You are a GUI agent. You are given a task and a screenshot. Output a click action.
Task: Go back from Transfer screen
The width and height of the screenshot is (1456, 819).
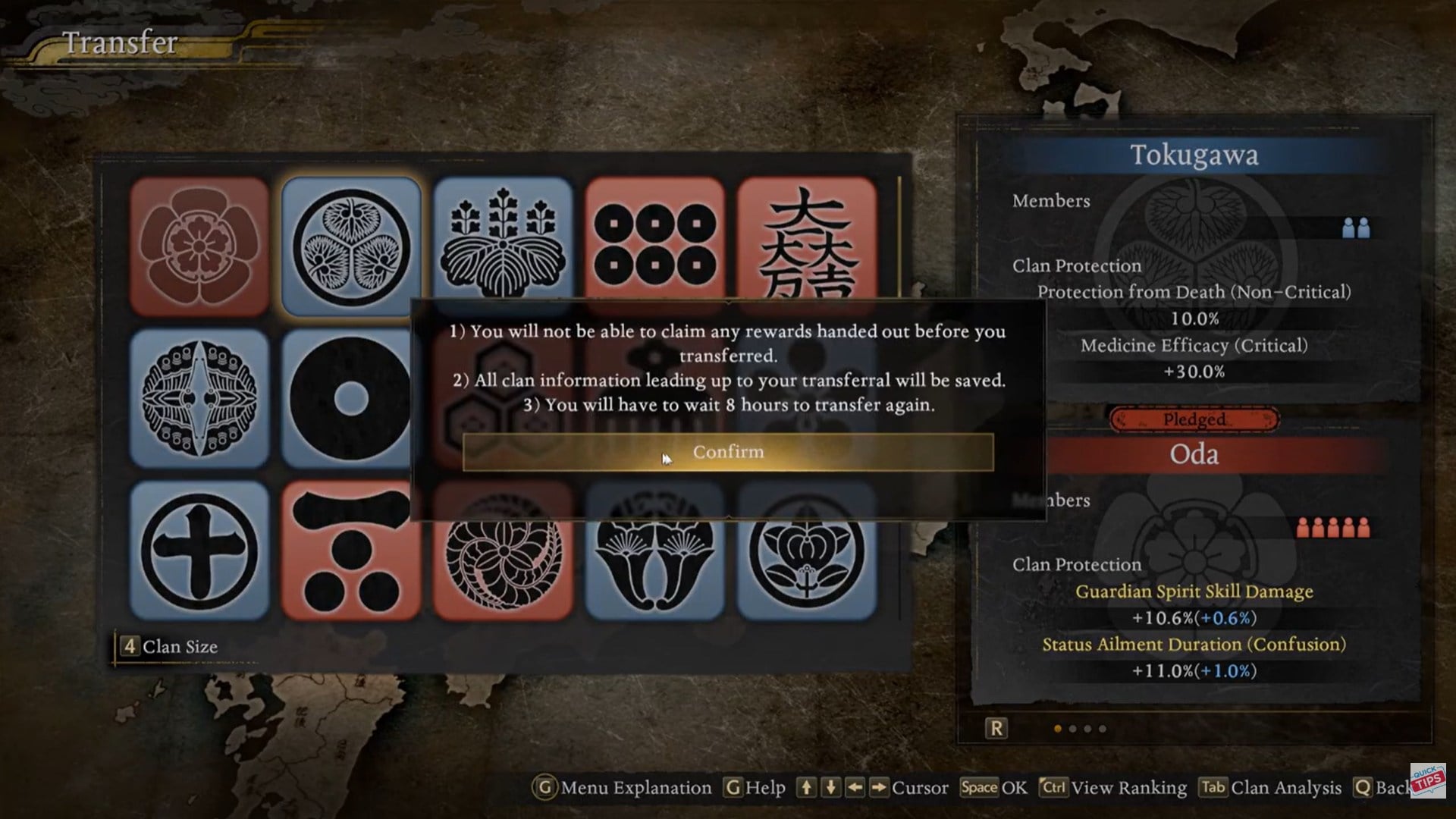[1382, 788]
